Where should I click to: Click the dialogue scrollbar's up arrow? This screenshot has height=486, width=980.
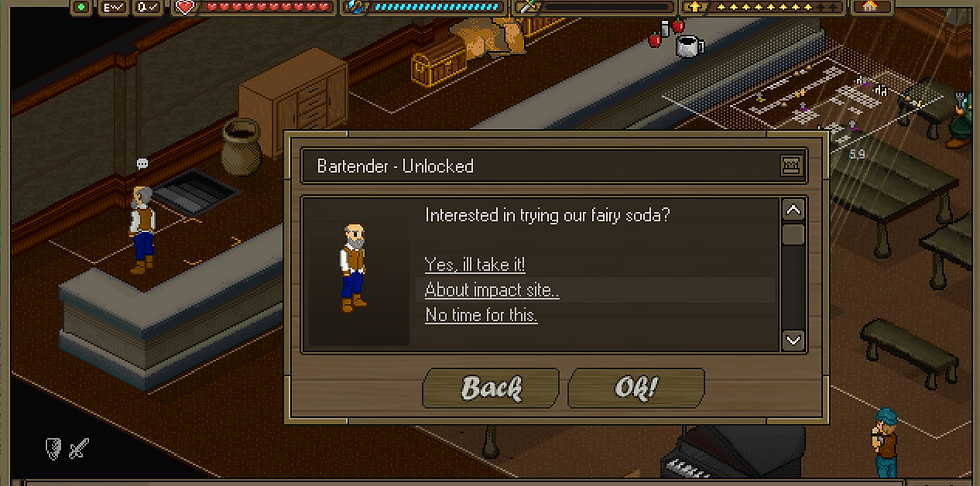pyautogui.click(x=793, y=210)
